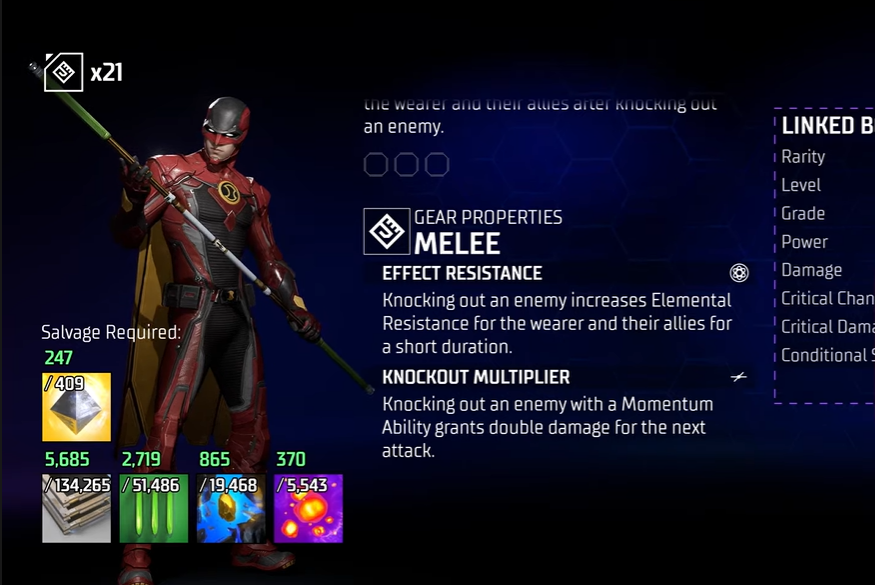Click the x21 blueprint count icon
This screenshot has width=875, height=585.
[x=63, y=72]
